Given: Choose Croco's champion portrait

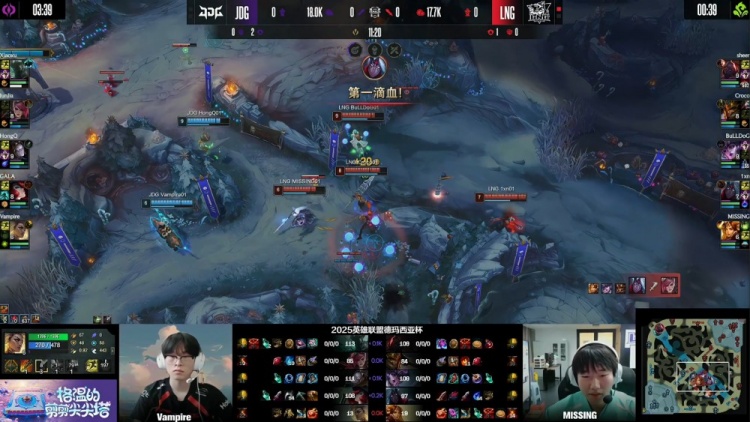Looking at the screenshot, I should (730, 110).
